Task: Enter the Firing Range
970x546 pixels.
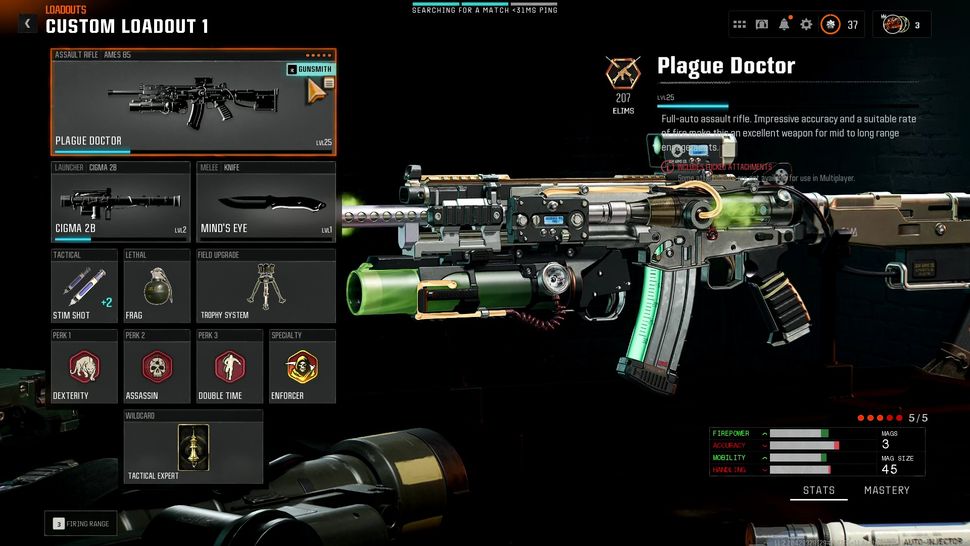Action: pyautogui.click(x=80, y=523)
